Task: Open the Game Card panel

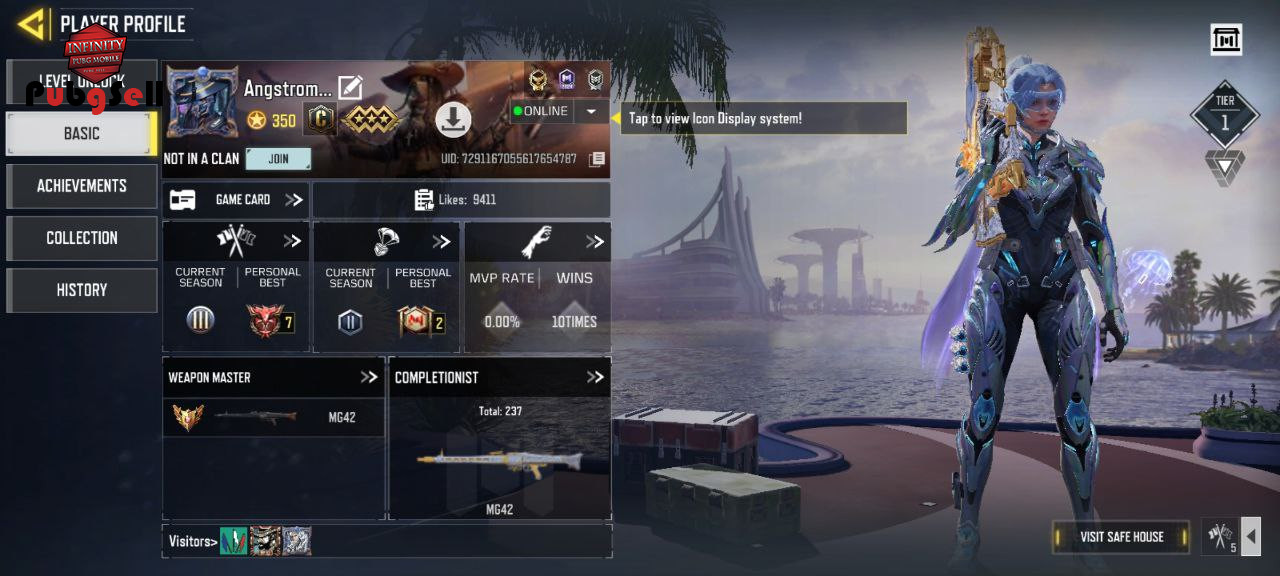Action: [x=236, y=200]
